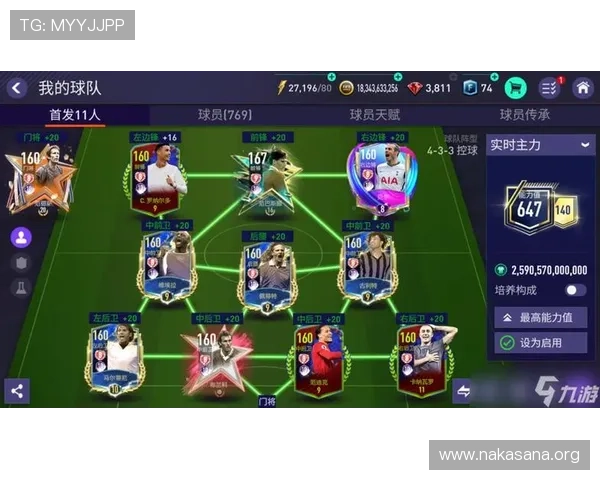Click the 最高能力值 button
This screenshot has height=480, width=600.
click(540, 318)
